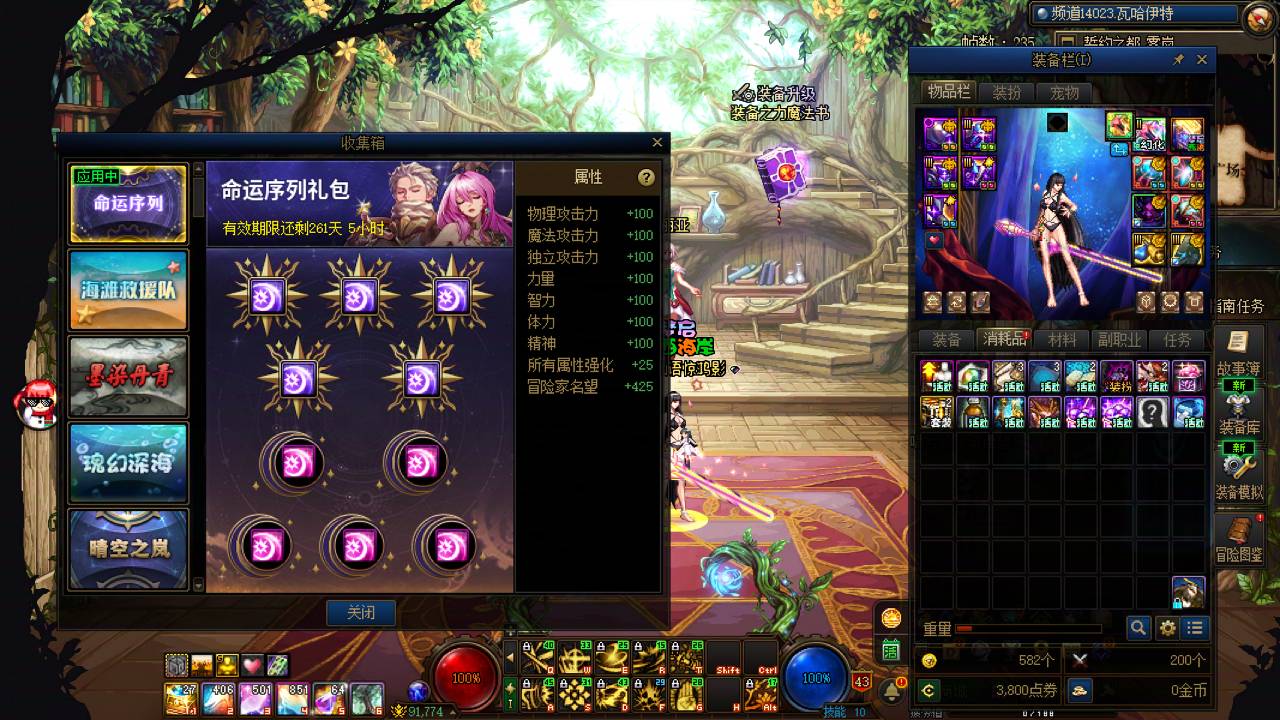Click the inventory search magnifier button
Image resolution: width=1280 pixels, height=720 pixels.
point(1138,628)
